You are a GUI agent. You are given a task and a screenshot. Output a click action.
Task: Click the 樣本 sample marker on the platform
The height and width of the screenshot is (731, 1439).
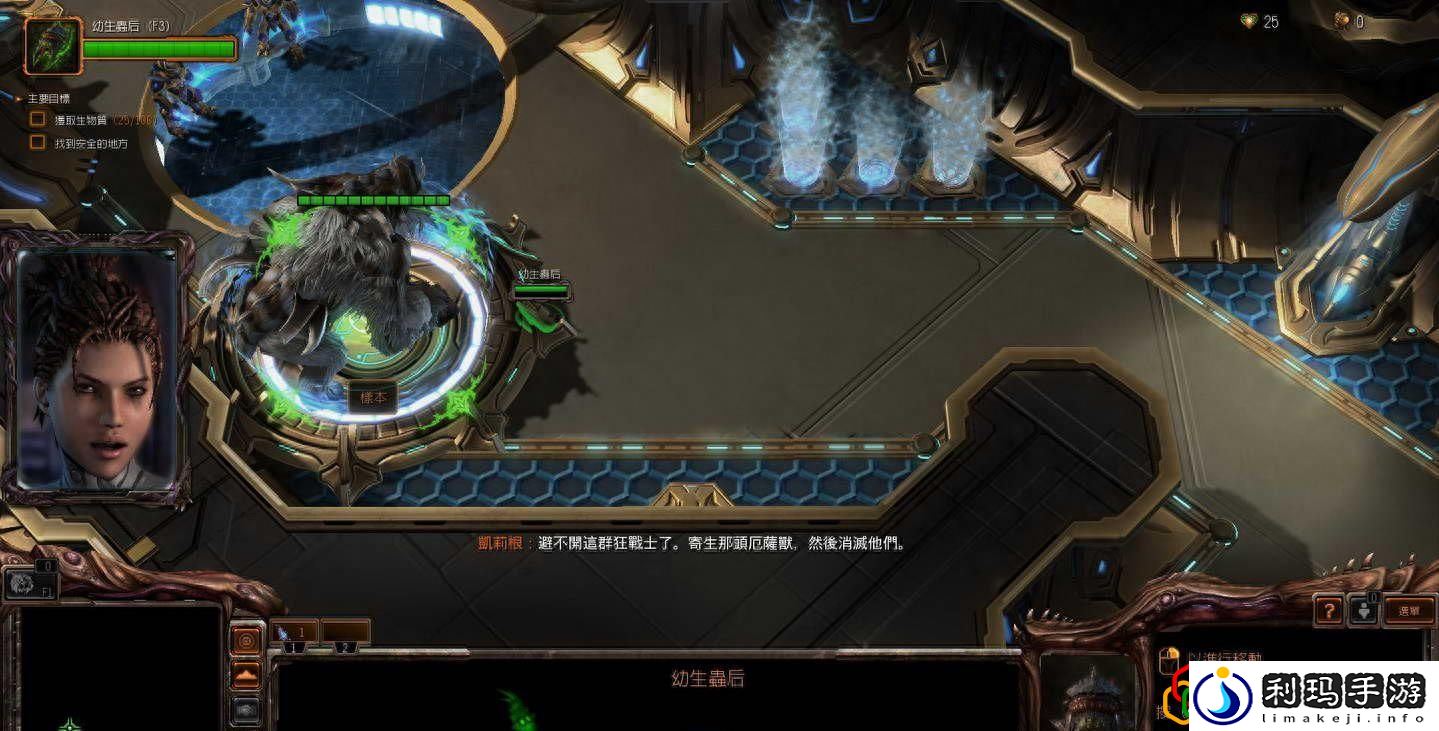click(x=372, y=397)
